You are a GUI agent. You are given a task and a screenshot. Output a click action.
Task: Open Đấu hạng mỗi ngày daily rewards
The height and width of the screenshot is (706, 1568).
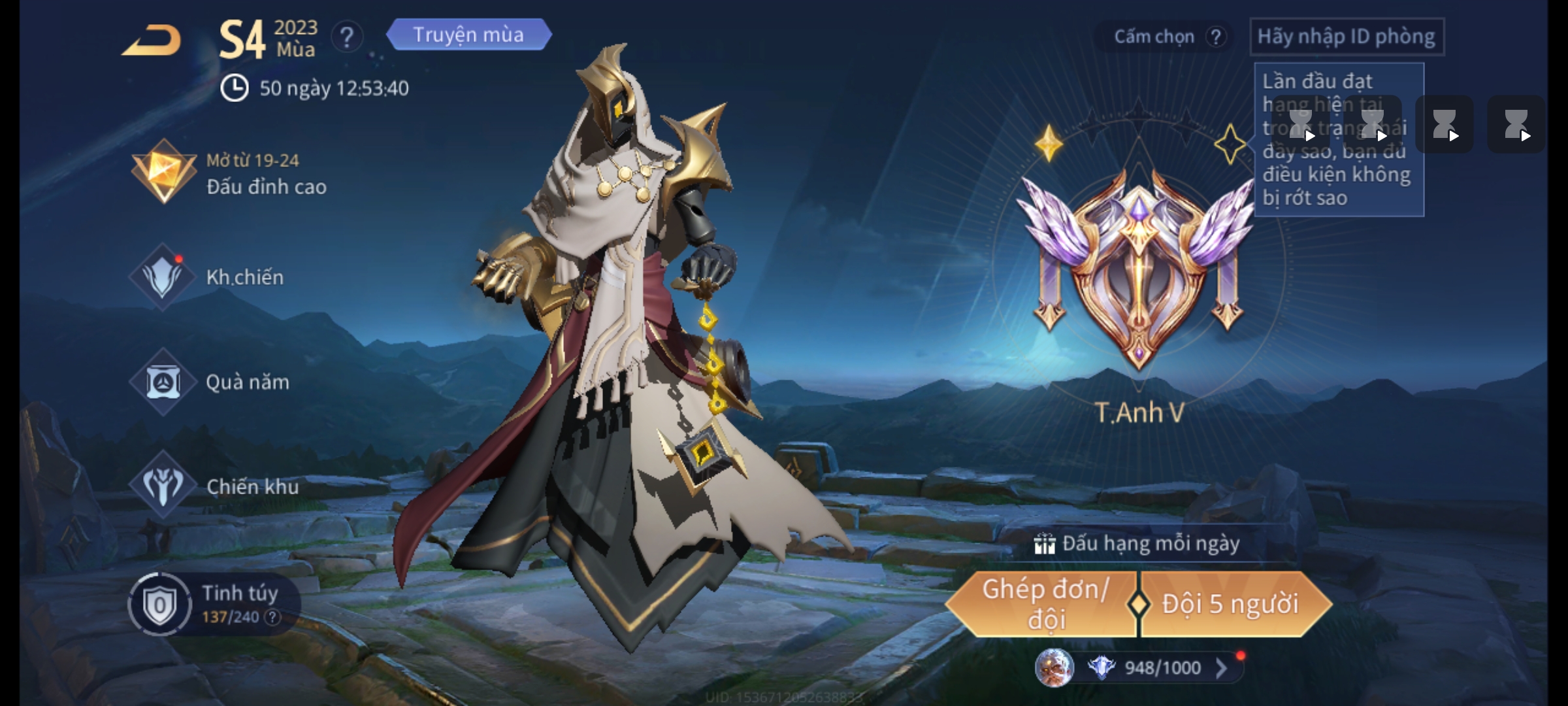1137,544
